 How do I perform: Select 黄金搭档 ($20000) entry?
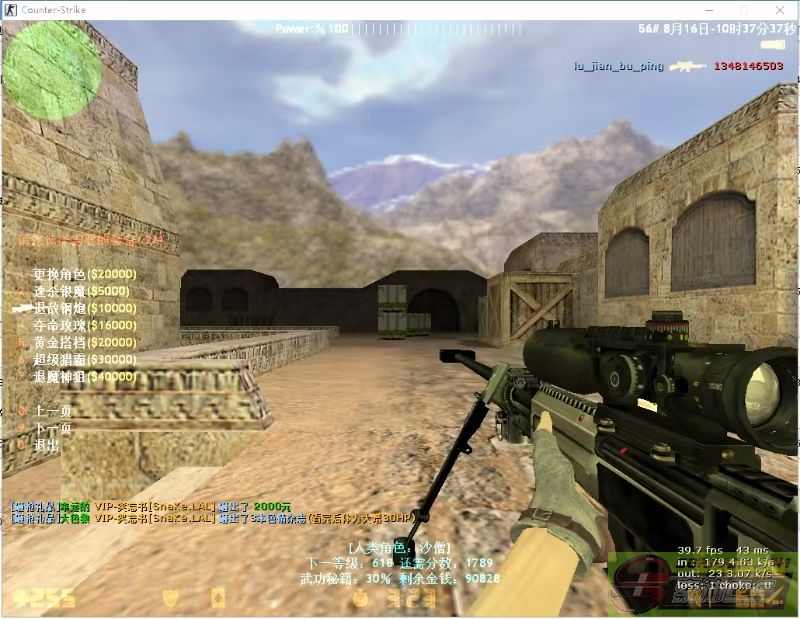(x=84, y=342)
